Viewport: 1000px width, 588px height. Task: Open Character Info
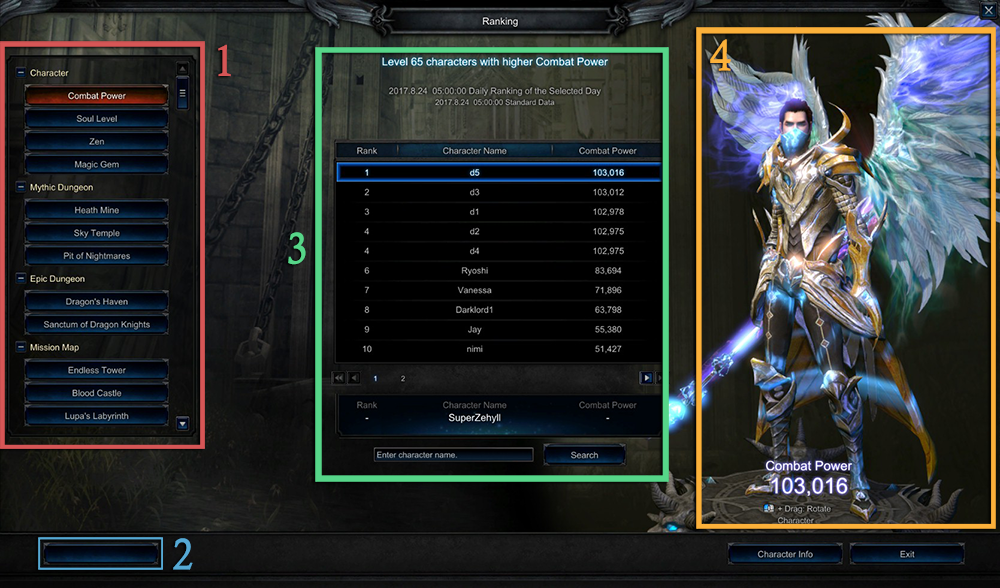784,554
